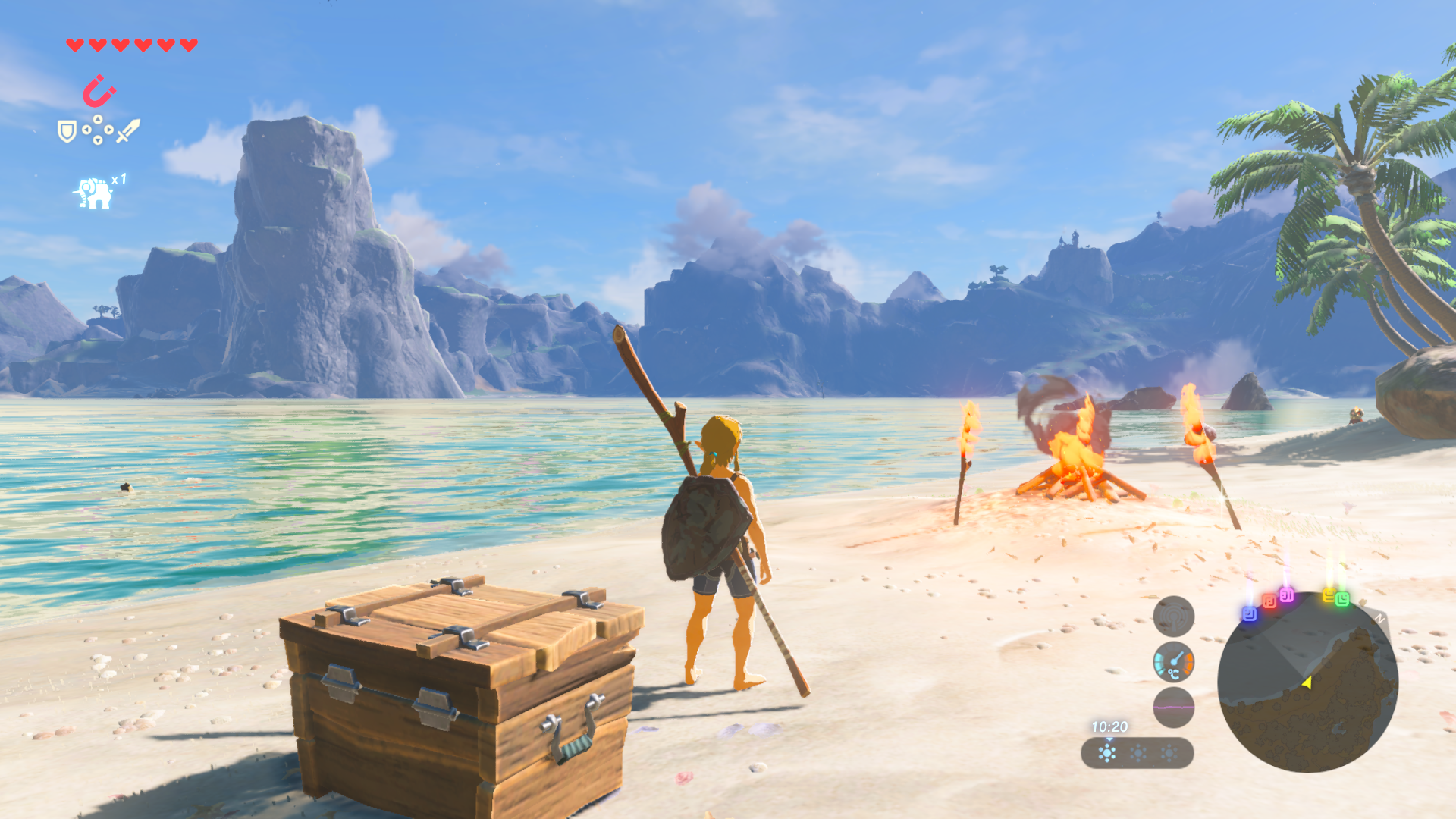Screen dimensions: 1456x819
Task: Activate the red Magnesis rune icon
Action: point(99,91)
